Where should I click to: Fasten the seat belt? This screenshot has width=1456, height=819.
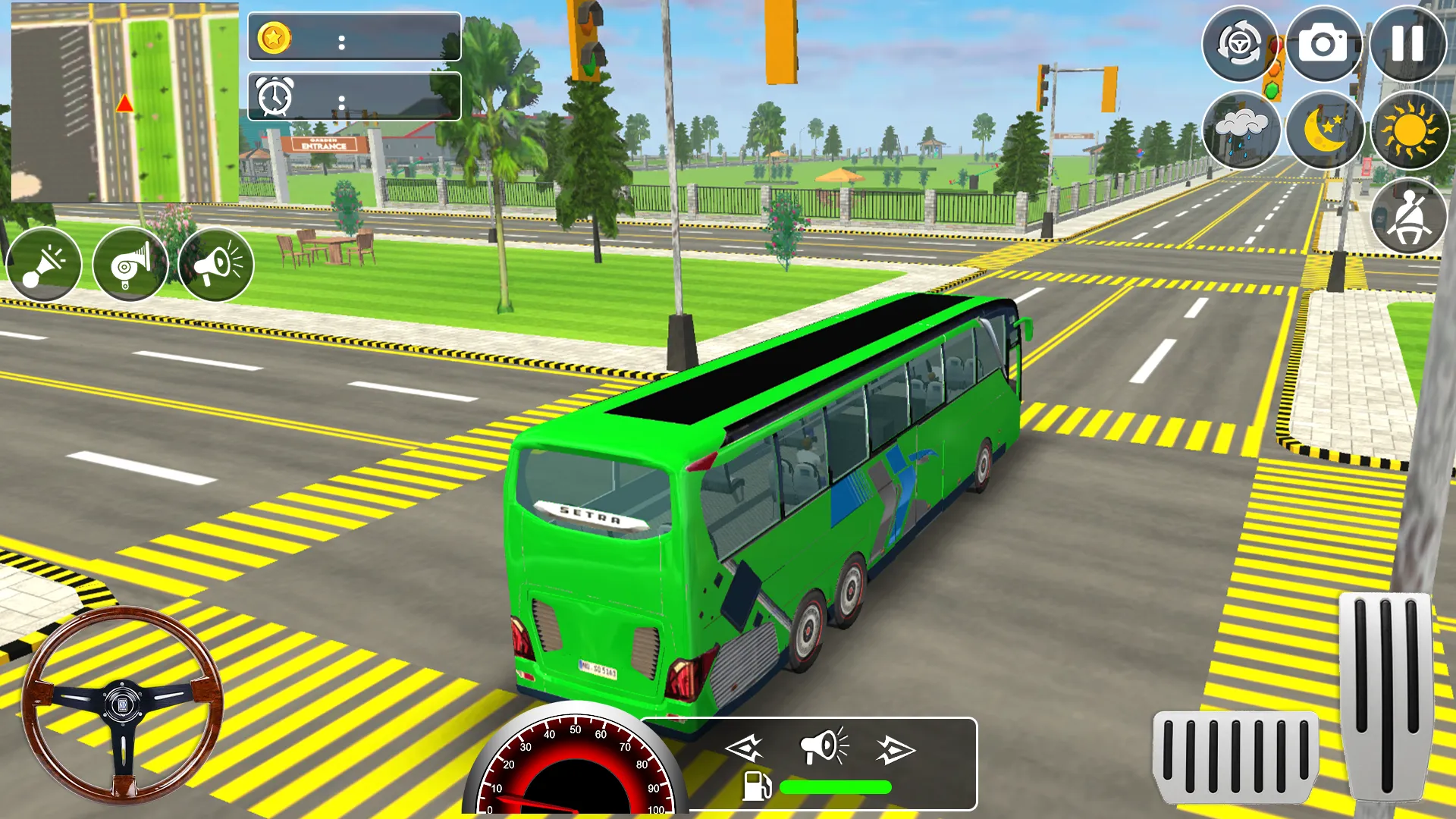1408,217
